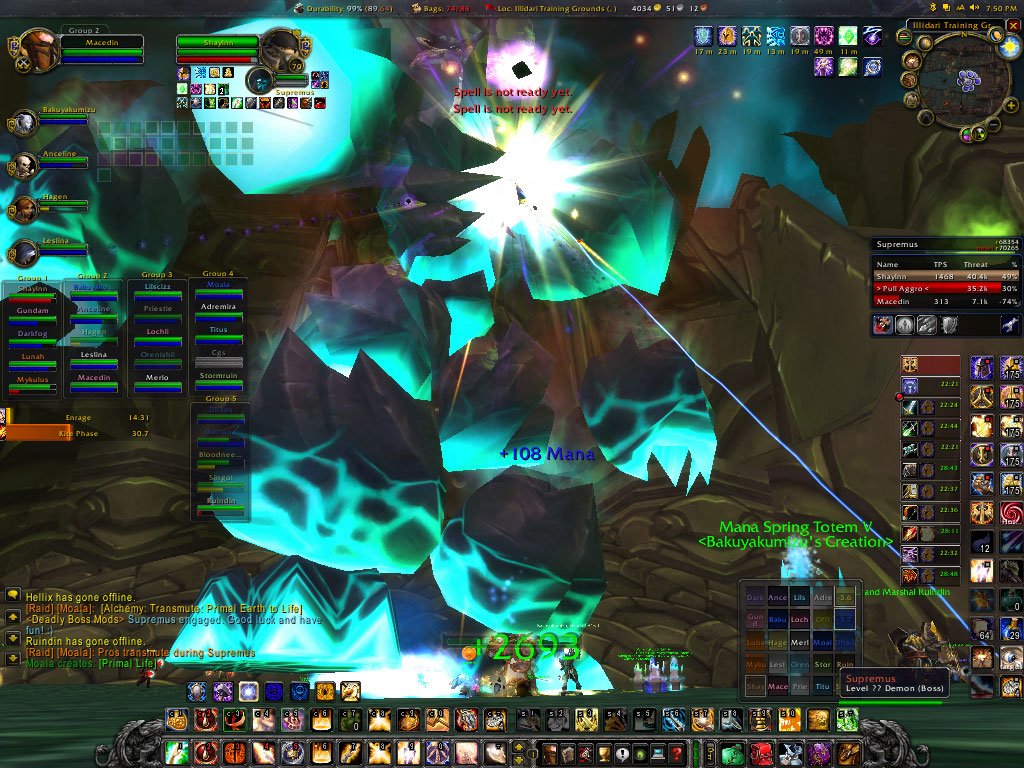The width and height of the screenshot is (1024, 768).
Task: Target Leslina in the Group 2 raid frame
Action: pos(94,359)
